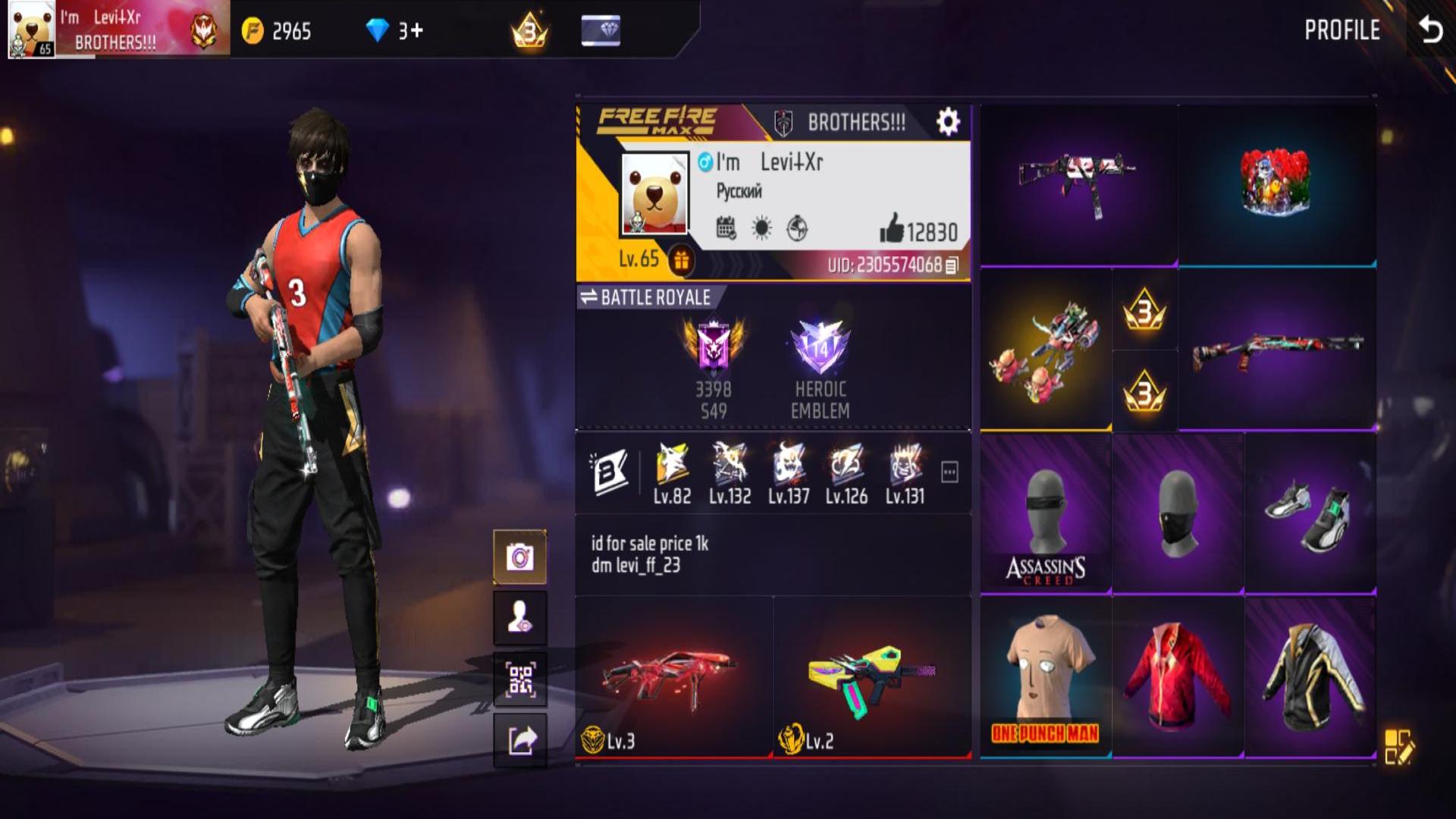
Task: Open the QR code button
Action: (520, 679)
